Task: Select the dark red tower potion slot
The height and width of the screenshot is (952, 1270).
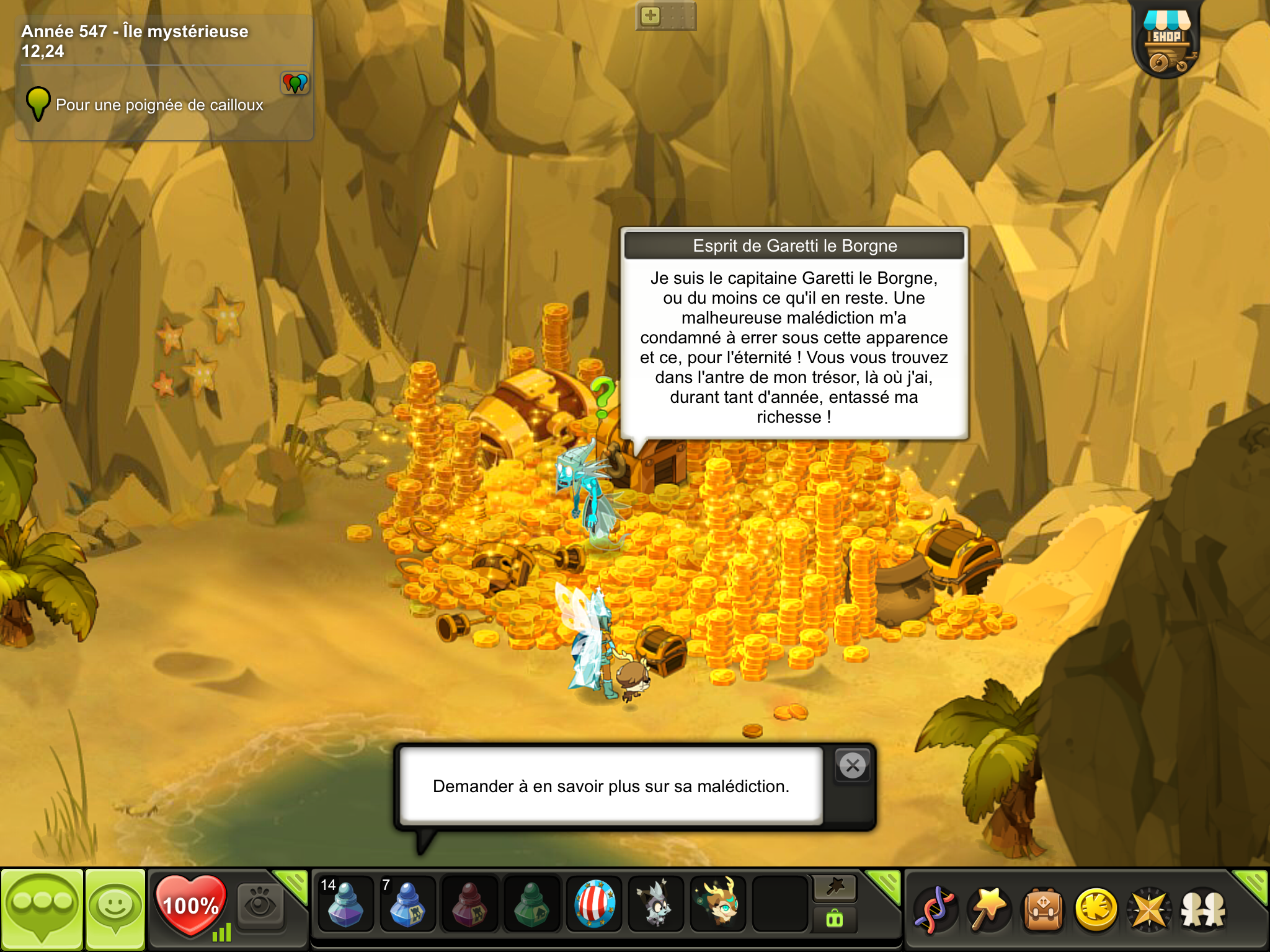Action: pos(469,905)
